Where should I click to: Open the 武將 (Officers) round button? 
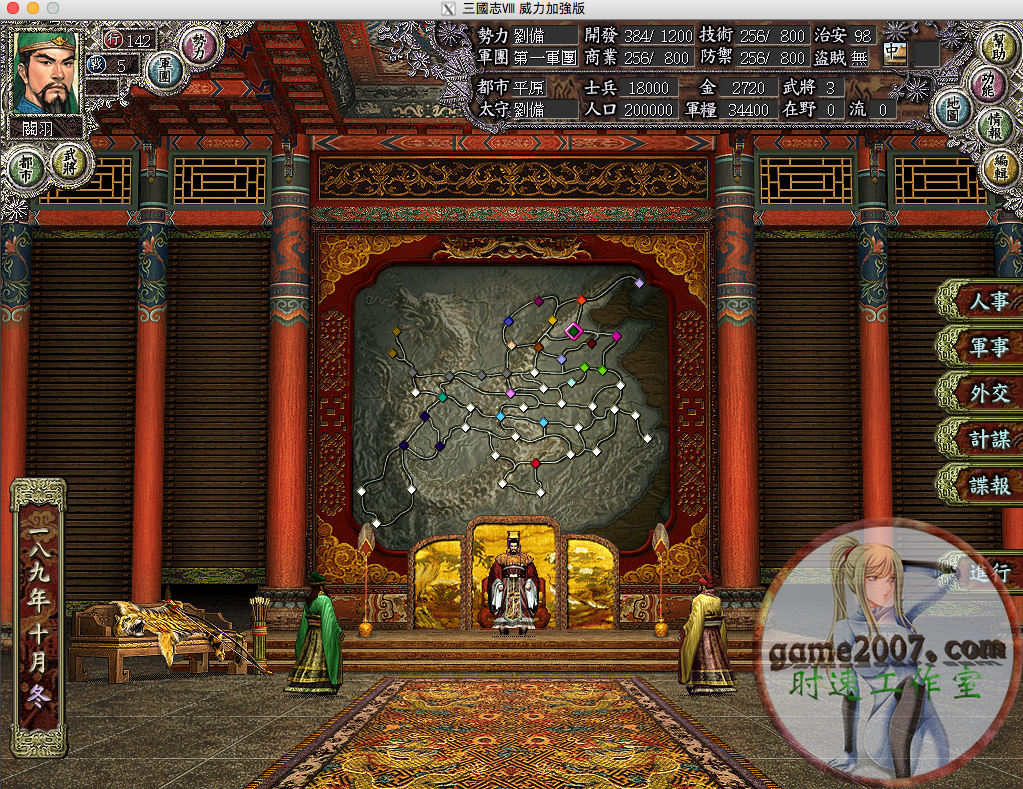70,158
